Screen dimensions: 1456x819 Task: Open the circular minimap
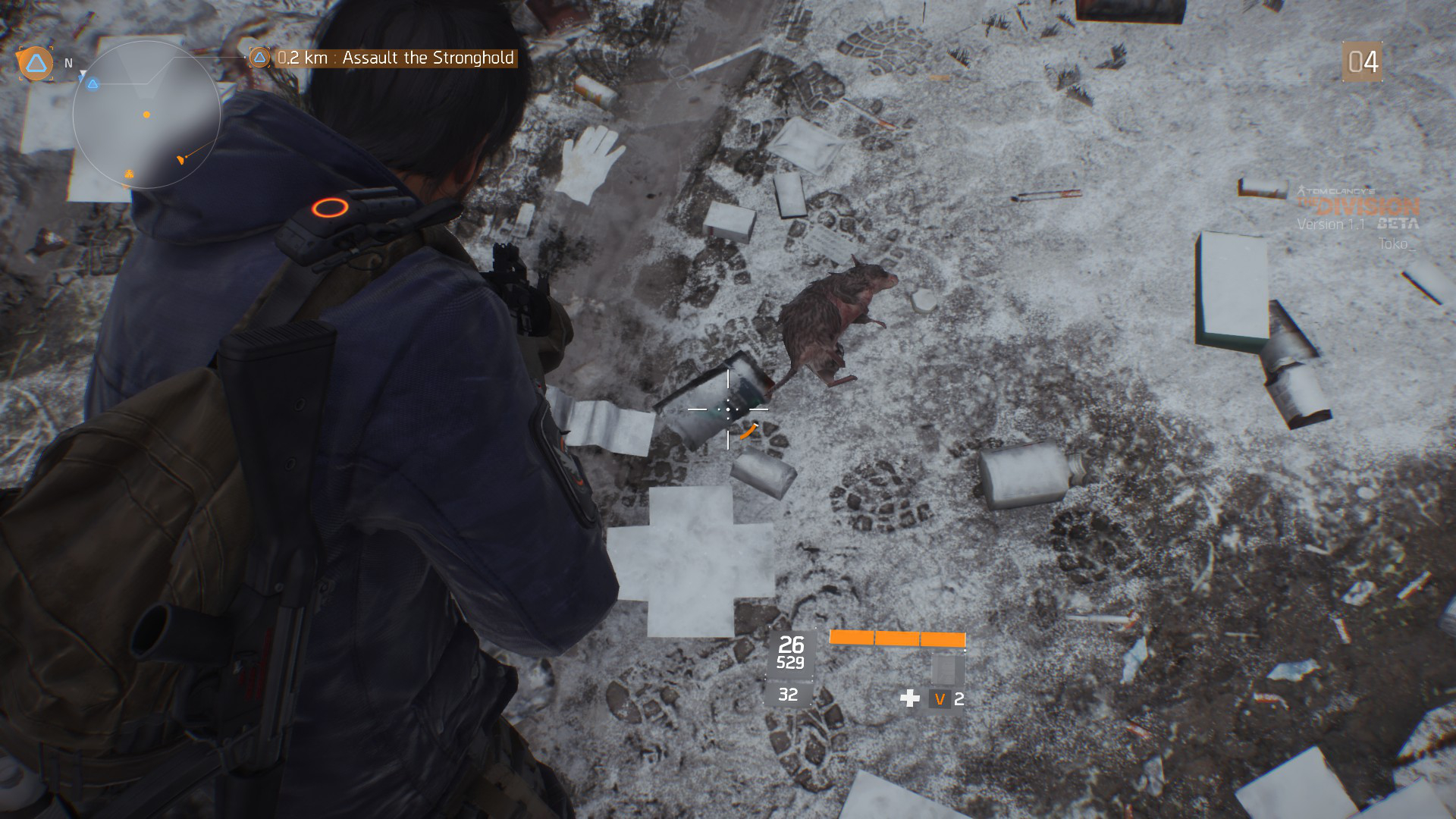click(146, 115)
